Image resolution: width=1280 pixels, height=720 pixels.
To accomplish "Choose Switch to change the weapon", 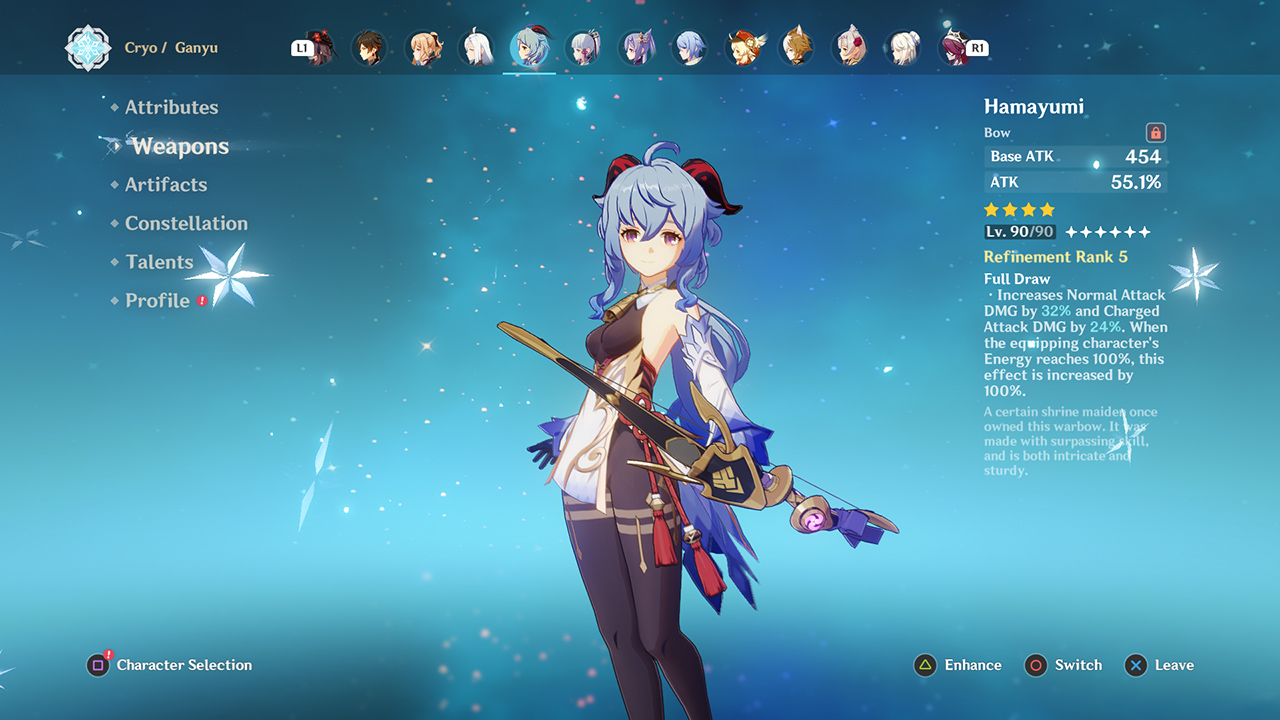I will (1063, 665).
